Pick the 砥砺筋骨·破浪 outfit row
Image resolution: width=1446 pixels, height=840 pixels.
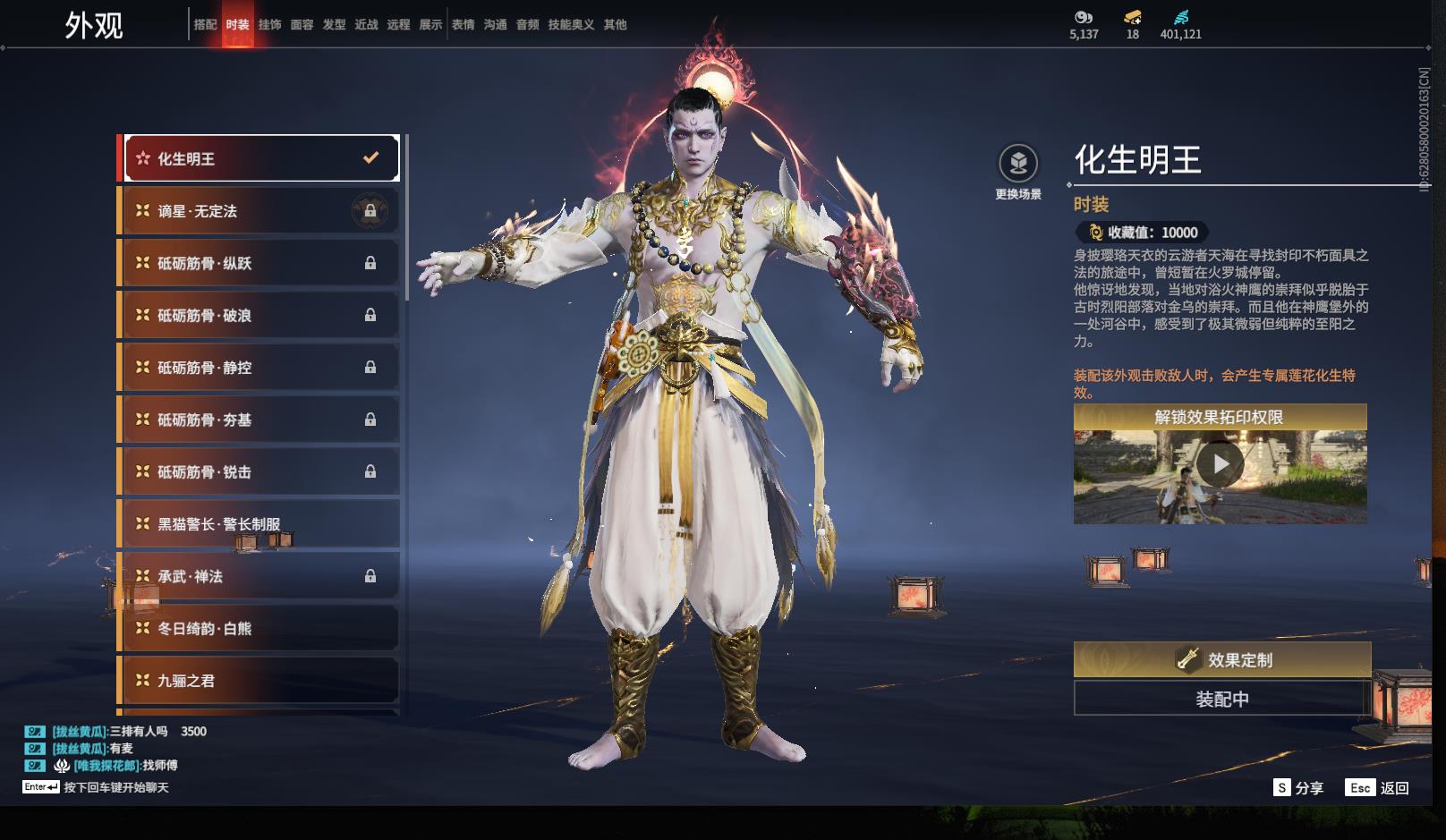259,316
